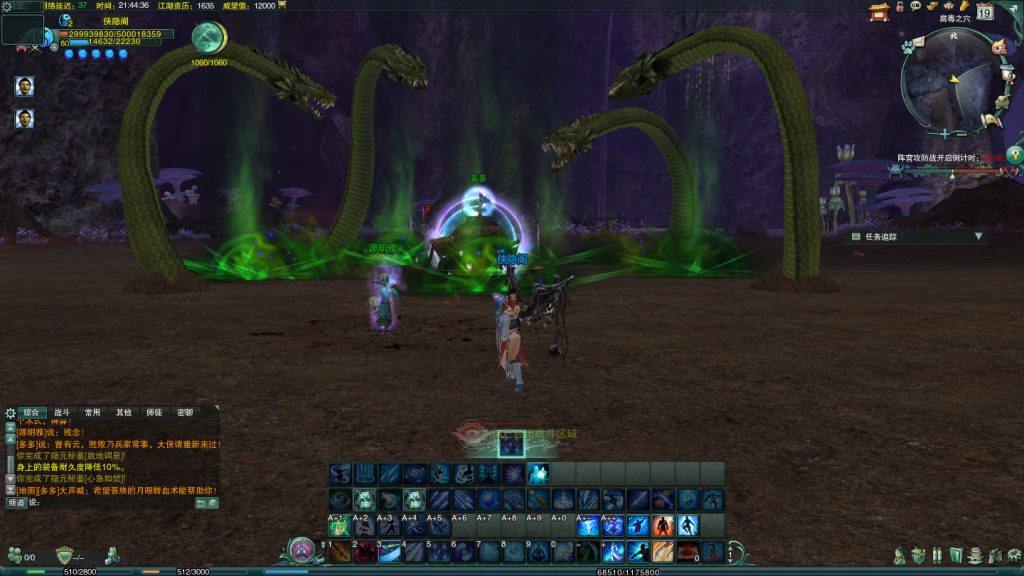Open the 常用 chat tab
Screen dimensions: 1024x576
pyautogui.click(x=92, y=412)
